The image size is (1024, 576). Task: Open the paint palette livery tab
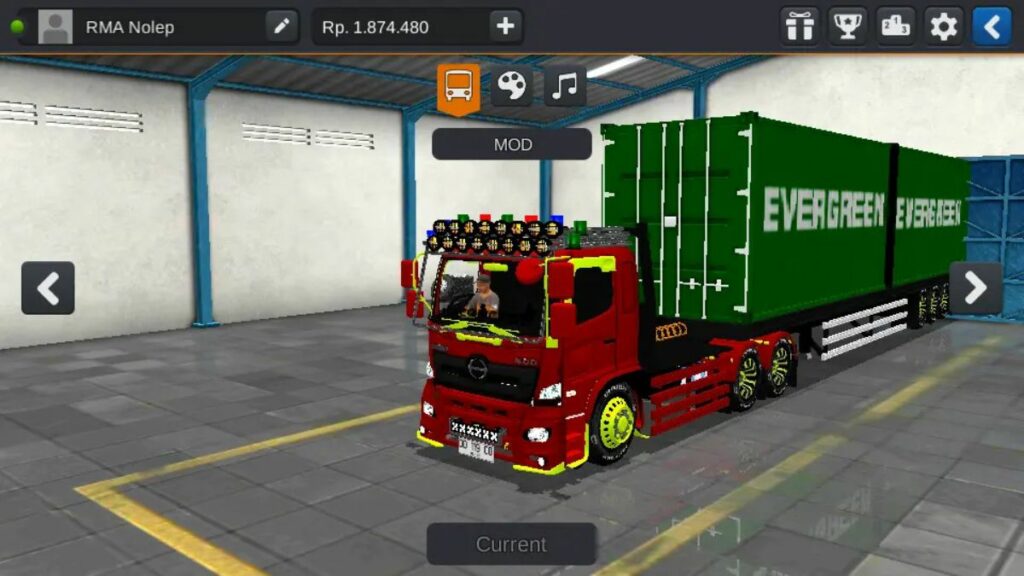pos(512,86)
